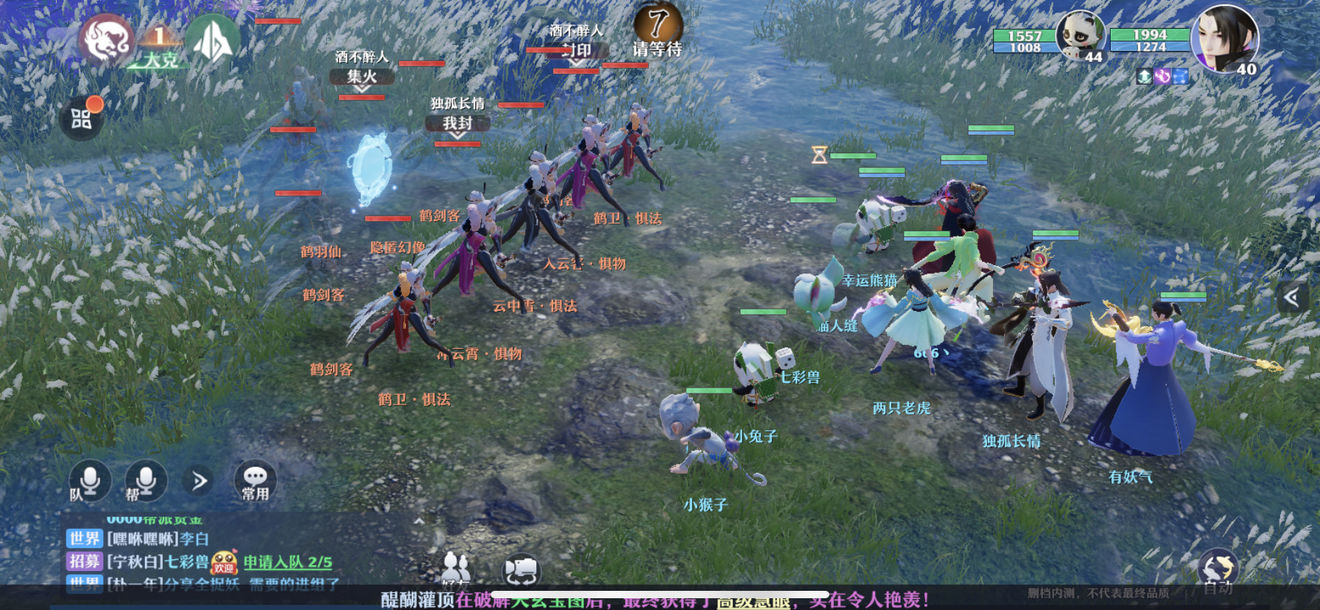Open the friends icon with two figures
The height and width of the screenshot is (610, 1320).
pyautogui.click(x=457, y=568)
